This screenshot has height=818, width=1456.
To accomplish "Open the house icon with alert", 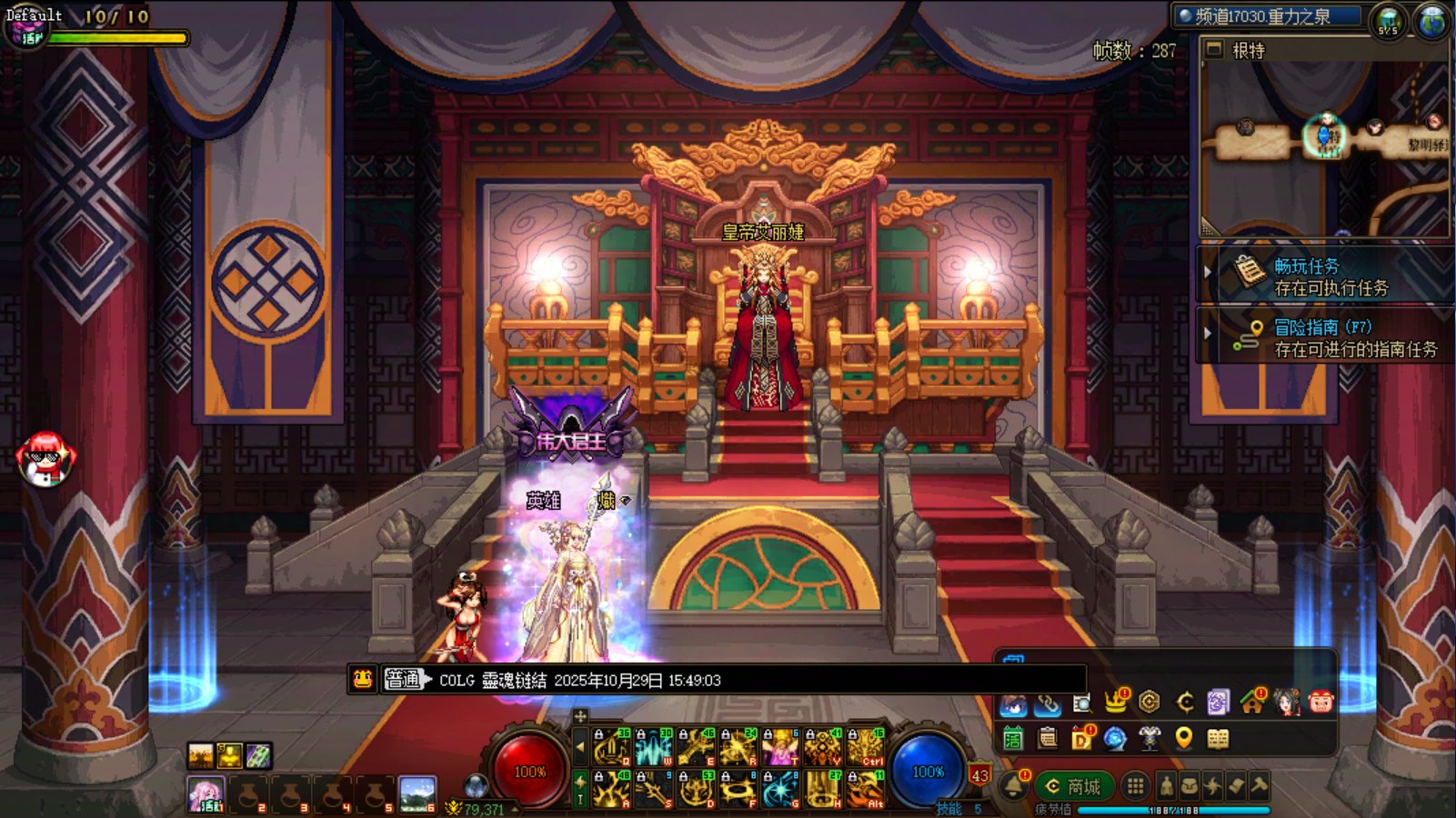I will click(x=1252, y=702).
